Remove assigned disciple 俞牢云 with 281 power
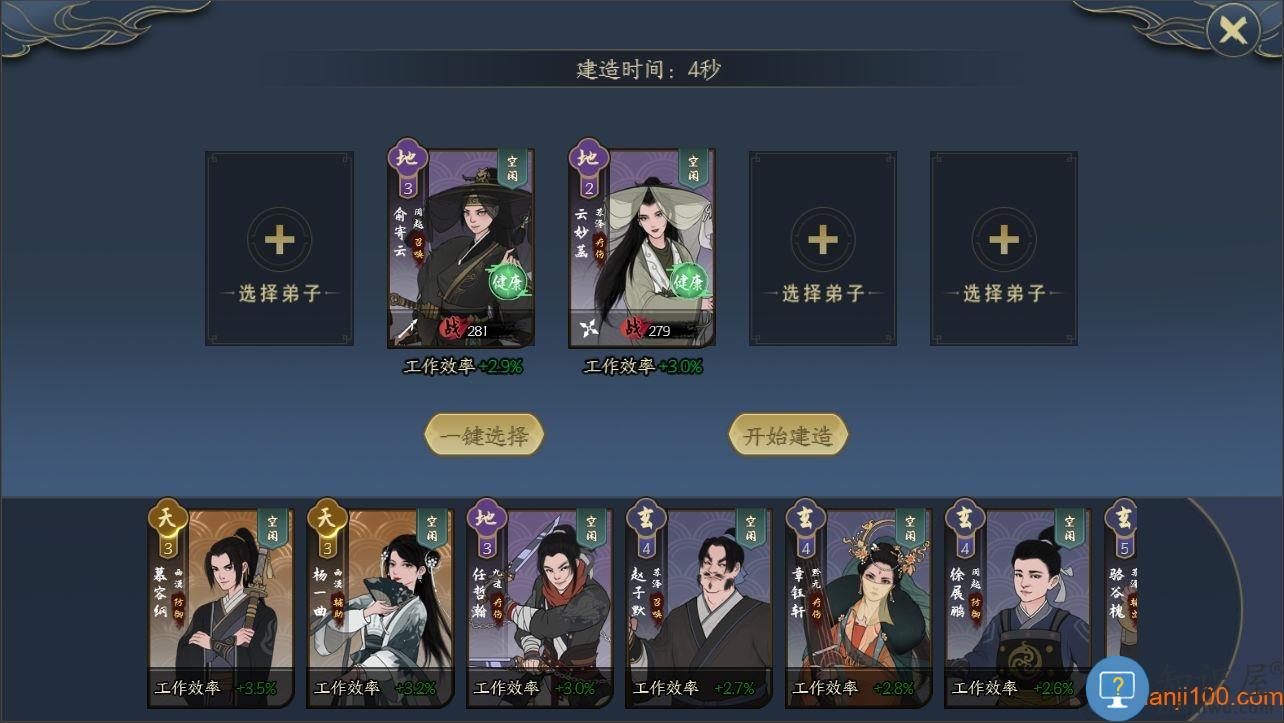This screenshot has width=1284, height=723. pyautogui.click(x=461, y=248)
